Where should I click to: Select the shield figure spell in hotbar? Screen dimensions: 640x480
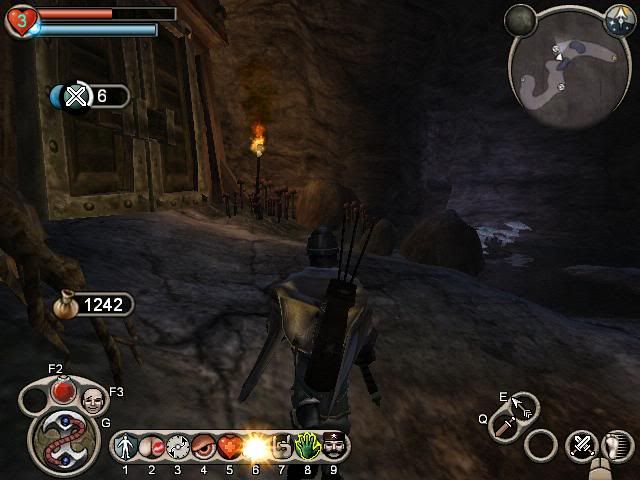click(x=126, y=444)
